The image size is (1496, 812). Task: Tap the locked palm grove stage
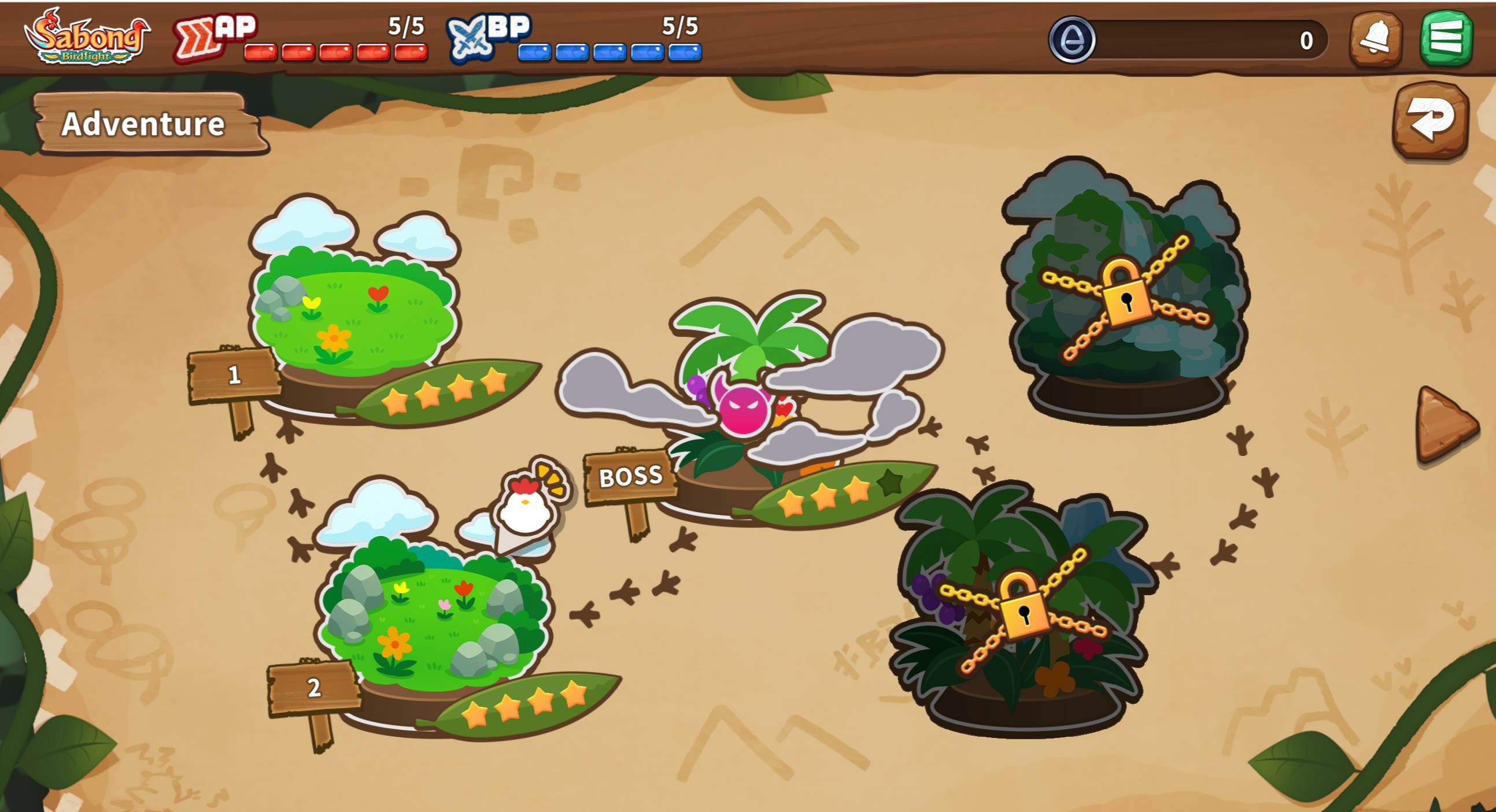pyautogui.click(x=1024, y=610)
